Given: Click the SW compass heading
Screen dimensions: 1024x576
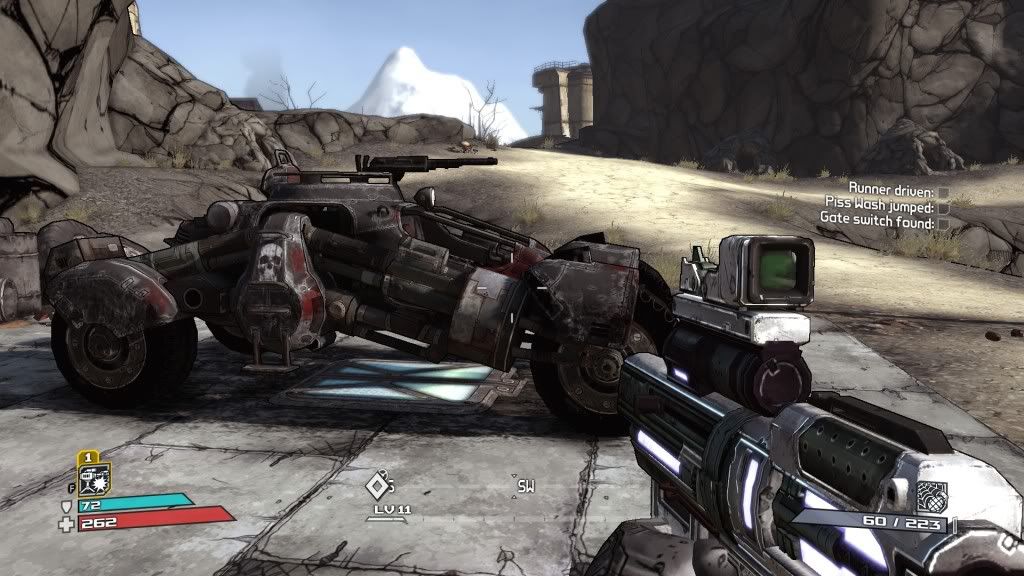Looking at the screenshot, I should (525, 487).
